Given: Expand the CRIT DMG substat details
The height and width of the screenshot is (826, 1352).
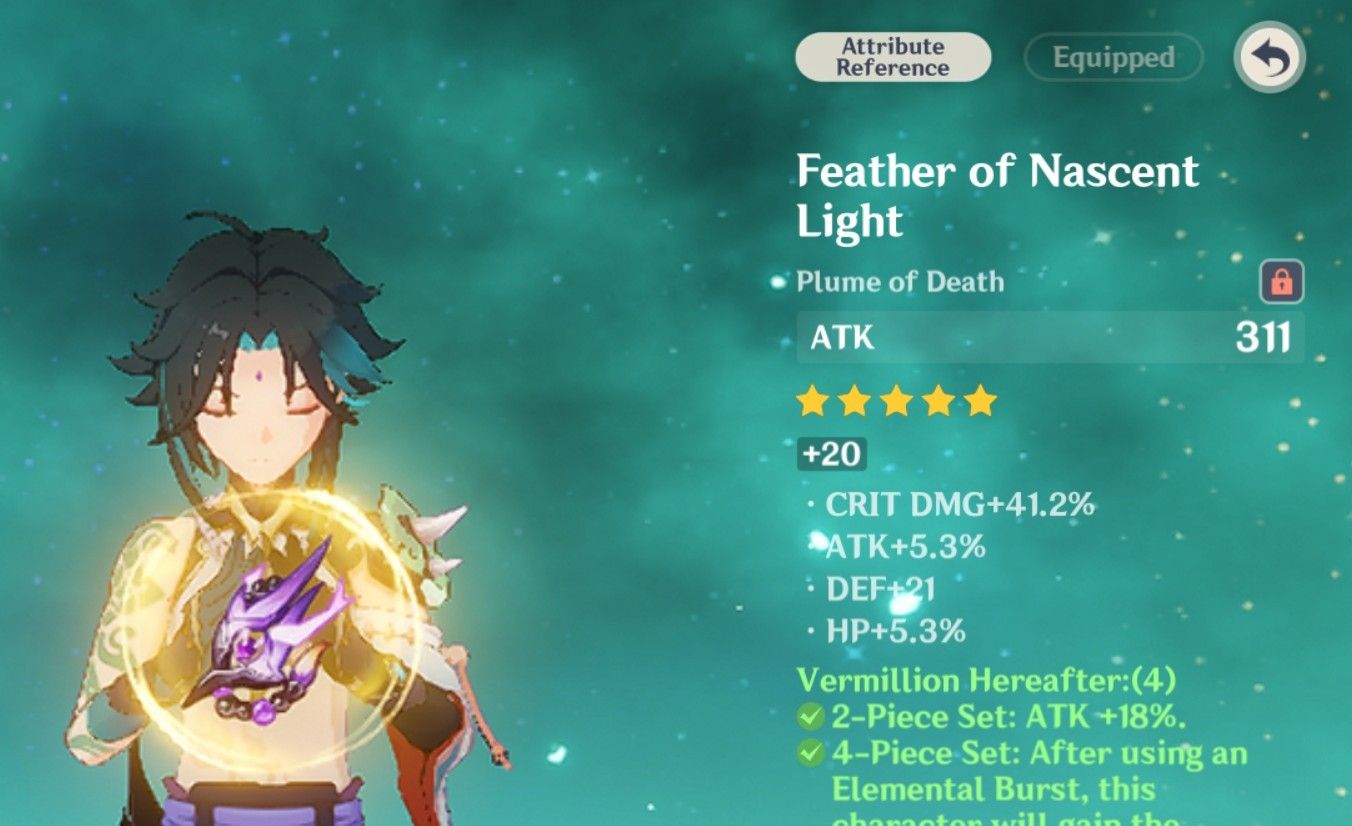Looking at the screenshot, I should pyautogui.click(x=960, y=505).
